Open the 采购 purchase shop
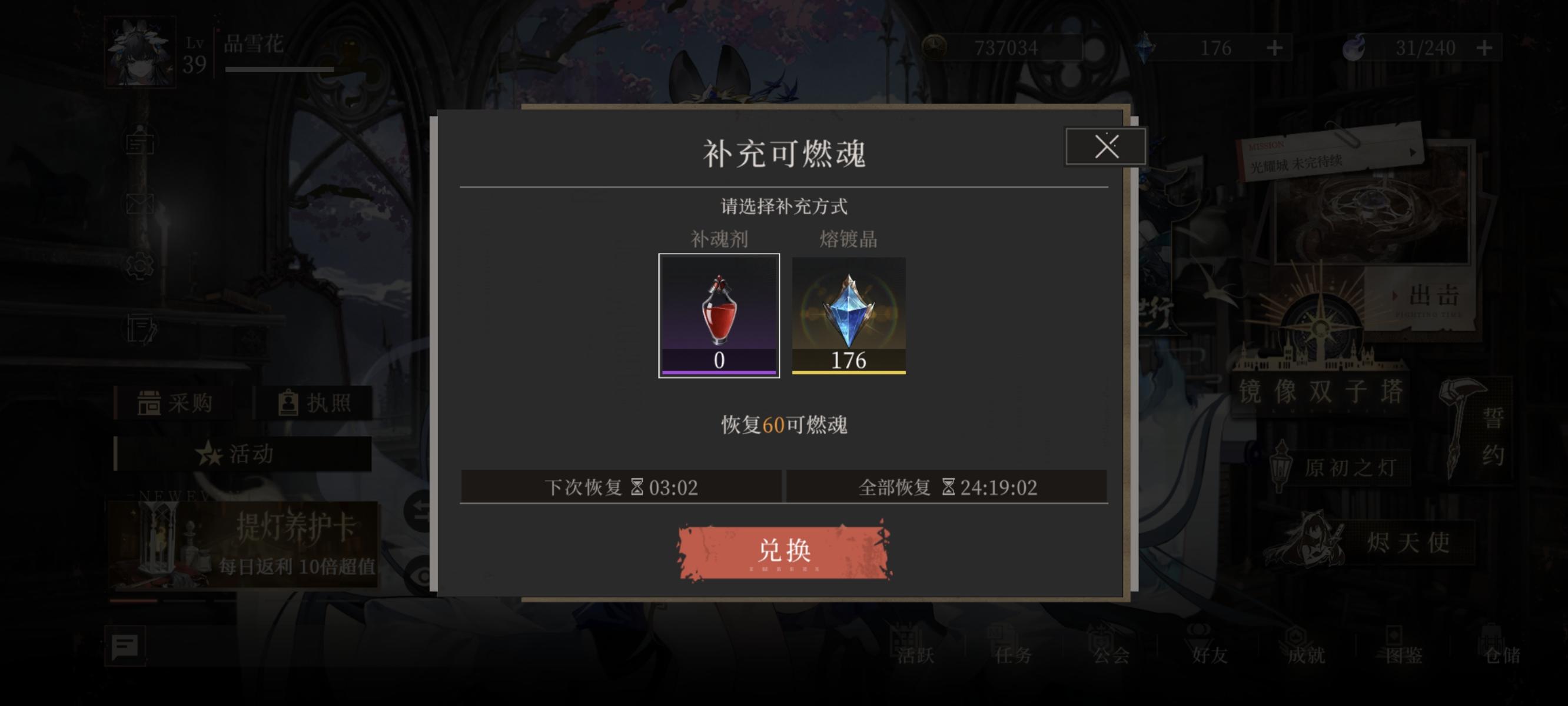The width and height of the screenshot is (1568, 706). 174,404
